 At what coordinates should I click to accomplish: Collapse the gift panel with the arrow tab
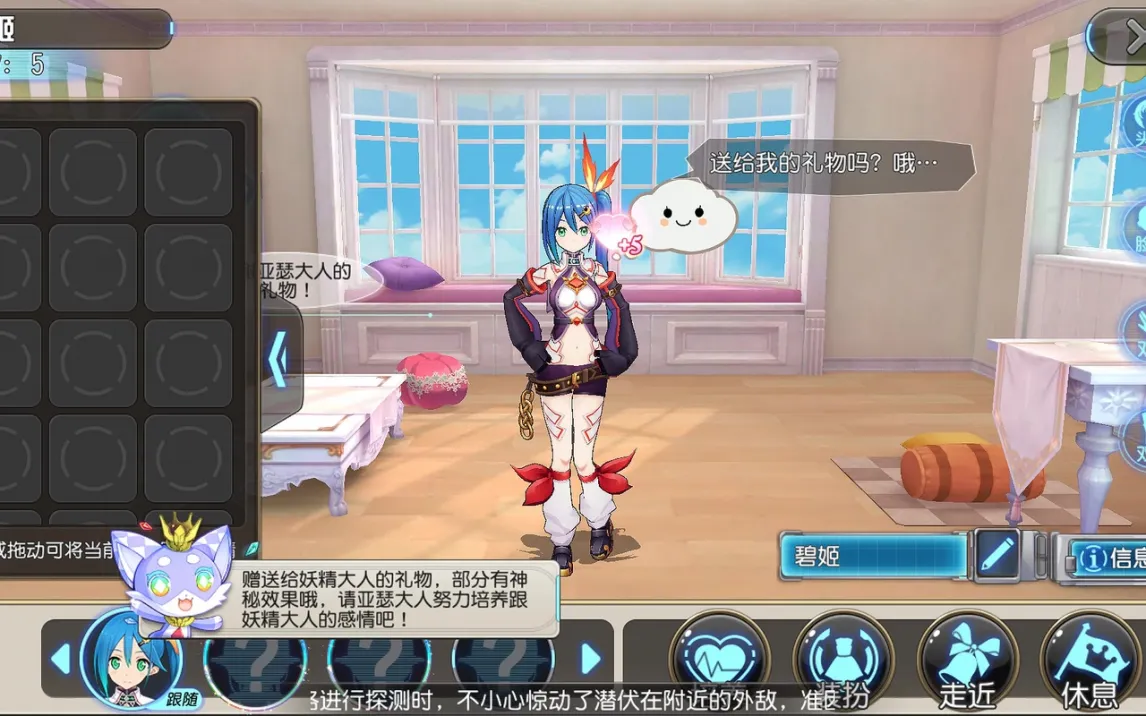[280, 360]
